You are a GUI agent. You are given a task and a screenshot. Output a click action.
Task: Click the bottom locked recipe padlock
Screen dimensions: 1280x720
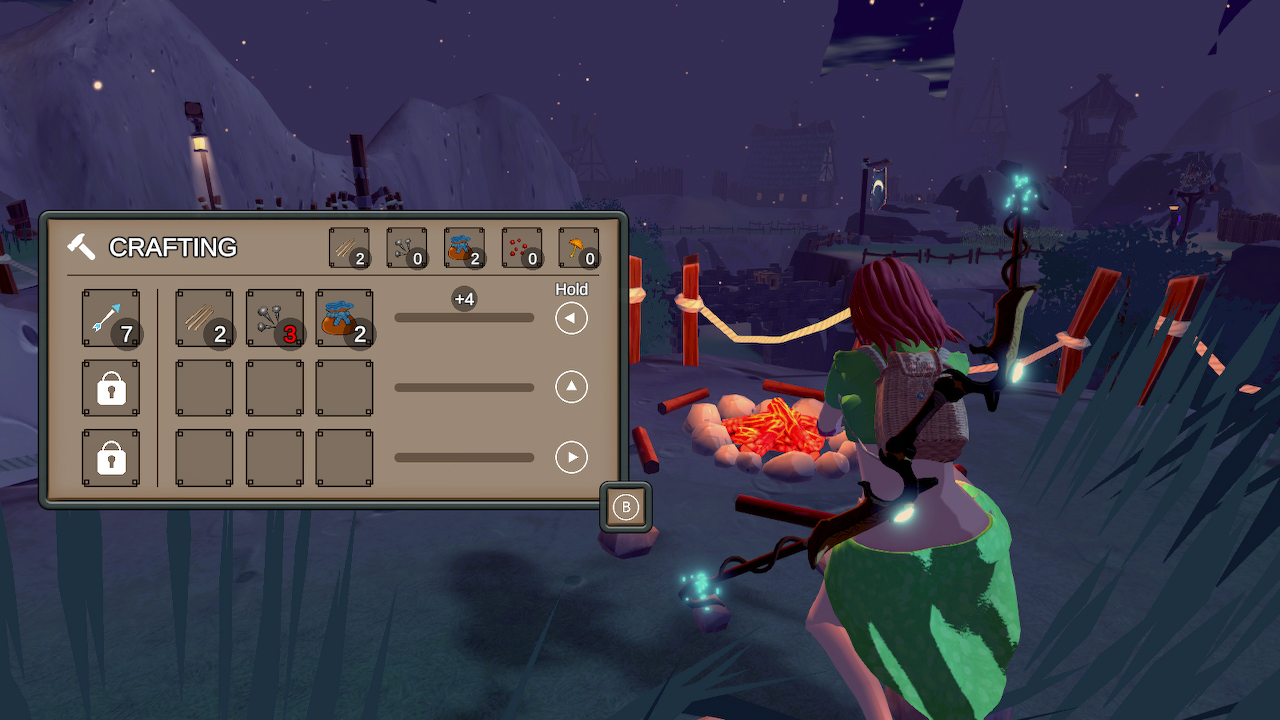[110, 457]
